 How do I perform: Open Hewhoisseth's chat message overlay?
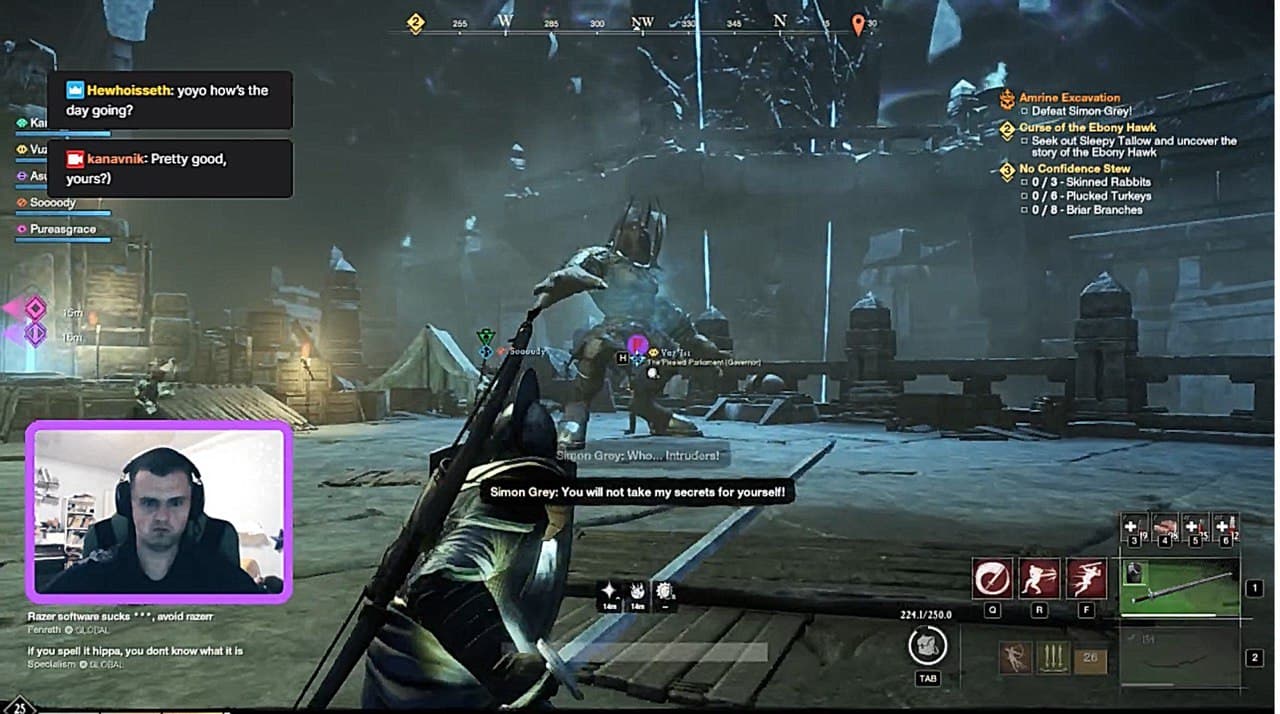pyautogui.click(x=170, y=100)
